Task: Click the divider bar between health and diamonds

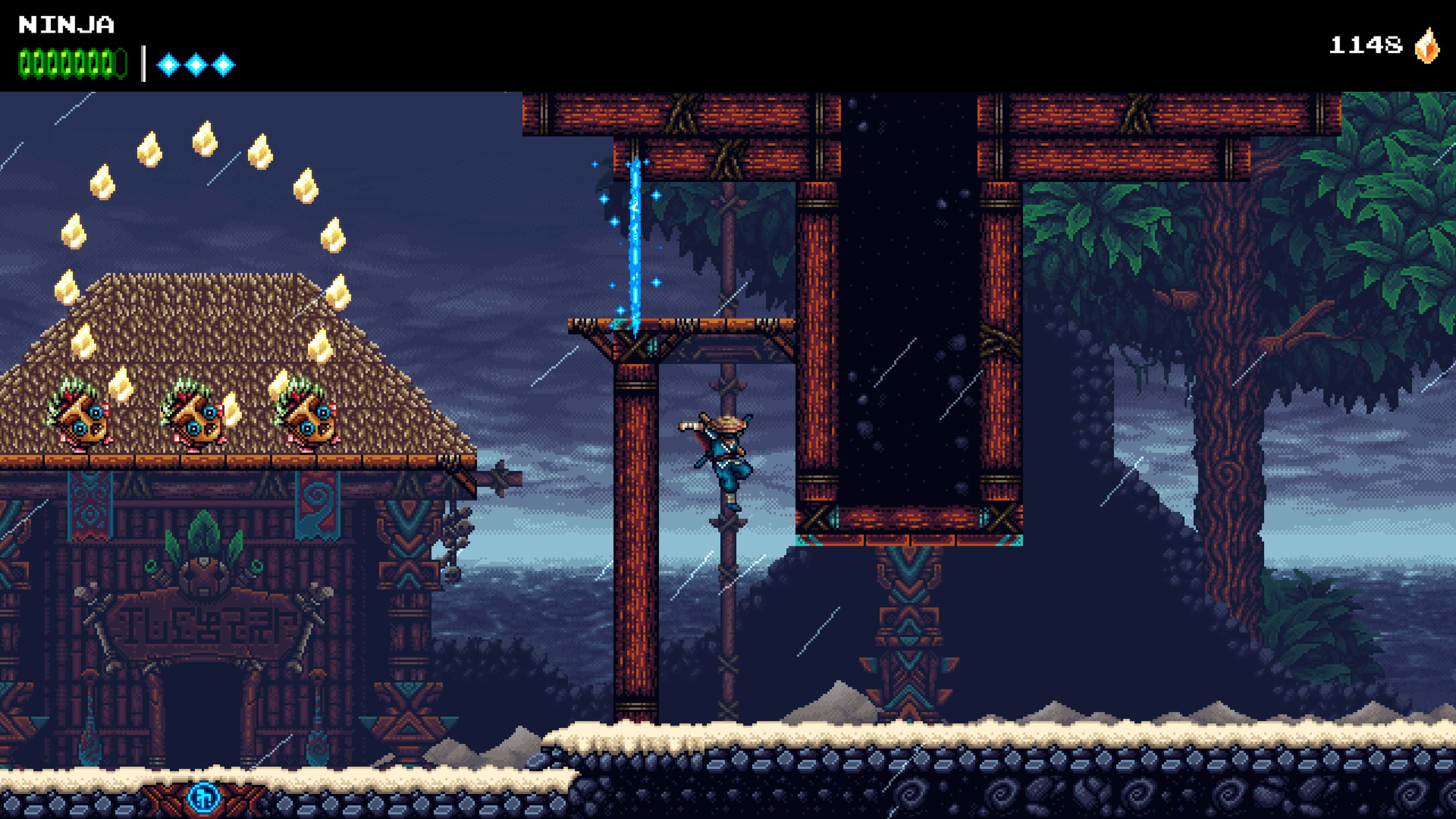Action: tap(143, 63)
